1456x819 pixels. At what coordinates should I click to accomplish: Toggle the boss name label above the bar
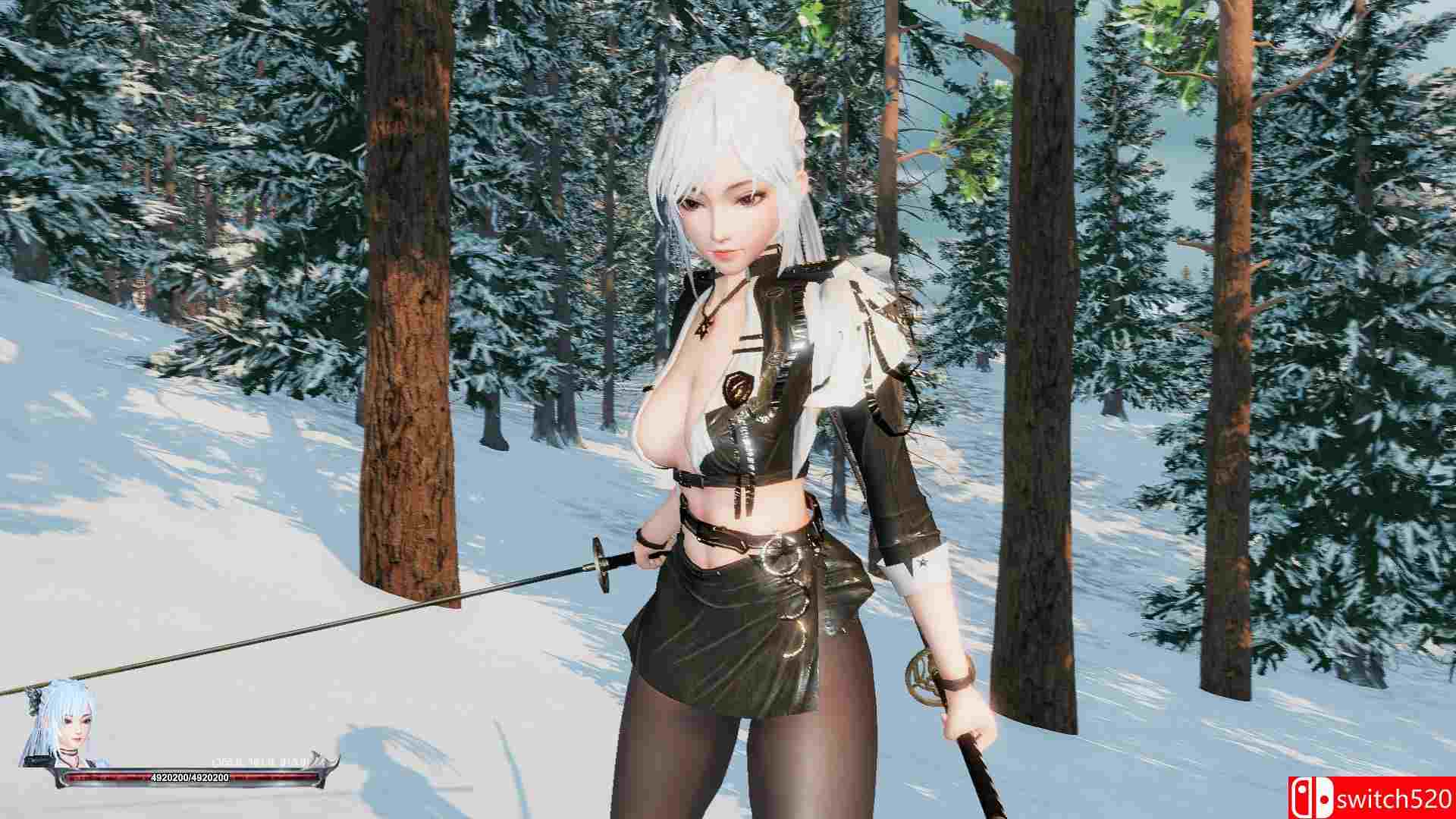pos(256,761)
